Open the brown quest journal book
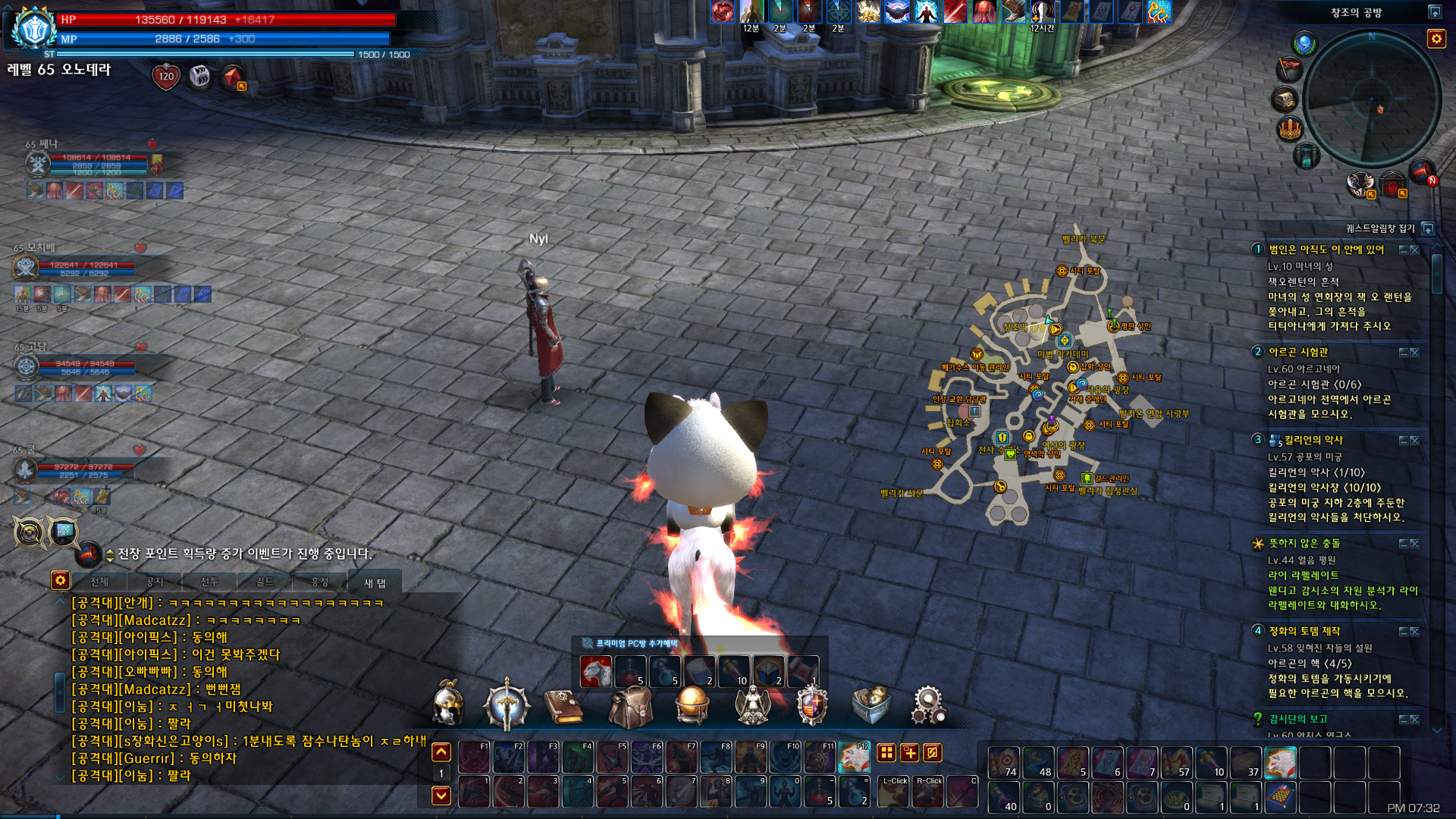 (x=564, y=706)
